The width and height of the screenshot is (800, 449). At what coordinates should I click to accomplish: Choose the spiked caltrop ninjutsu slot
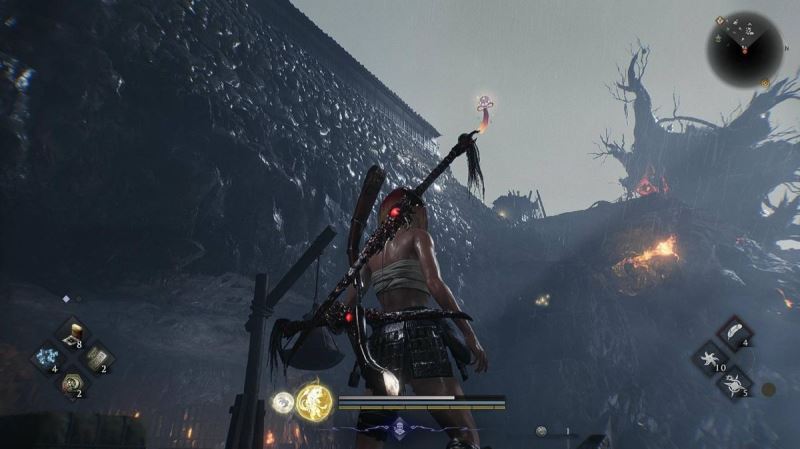pos(734,382)
